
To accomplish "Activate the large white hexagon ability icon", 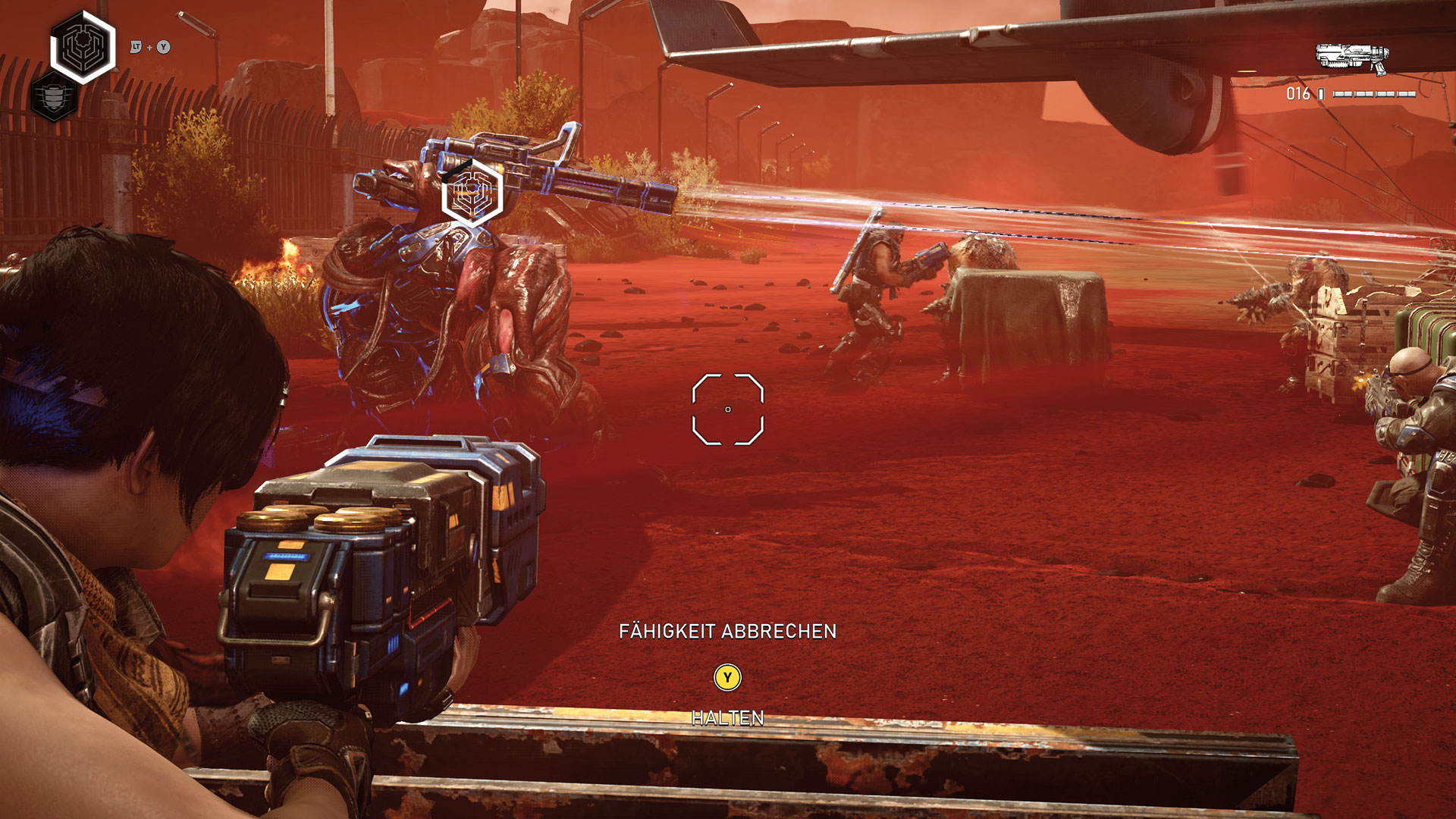I will pyautogui.click(x=83, y=46).
